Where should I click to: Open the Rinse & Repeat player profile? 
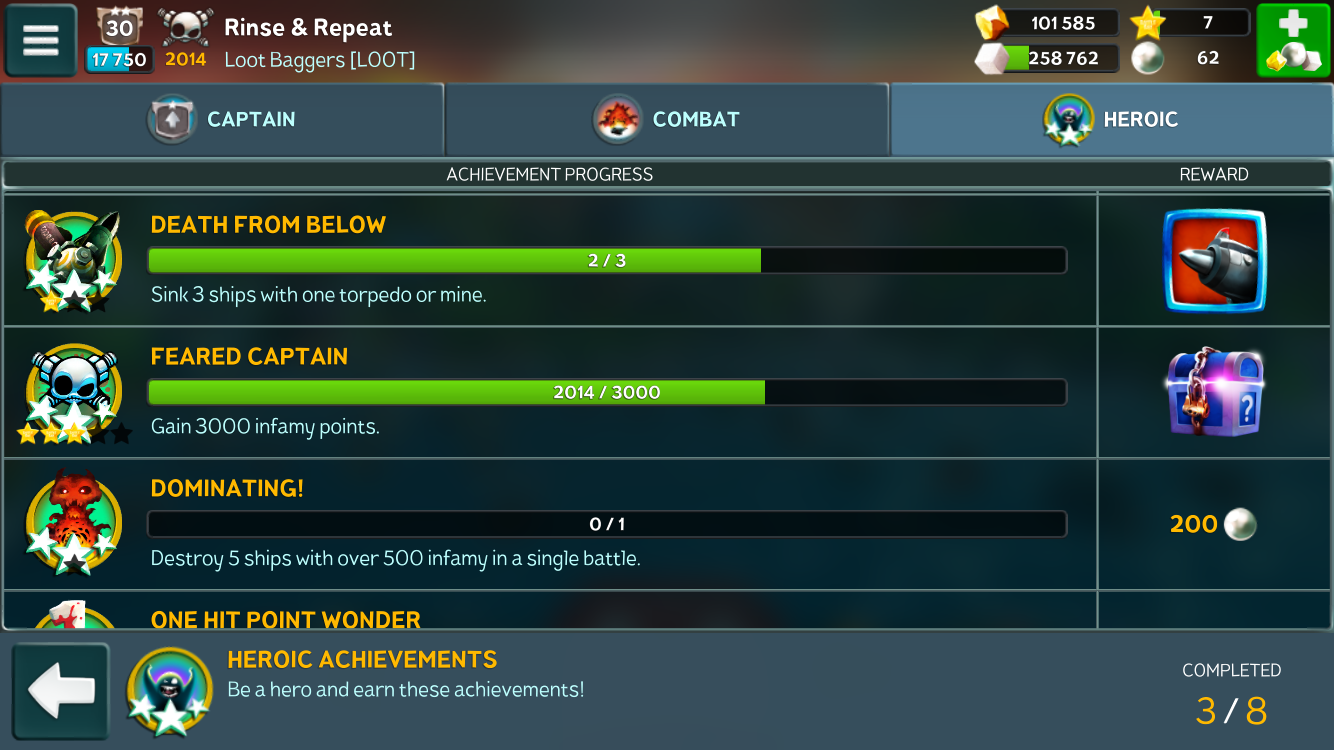(x=308, y=28)
